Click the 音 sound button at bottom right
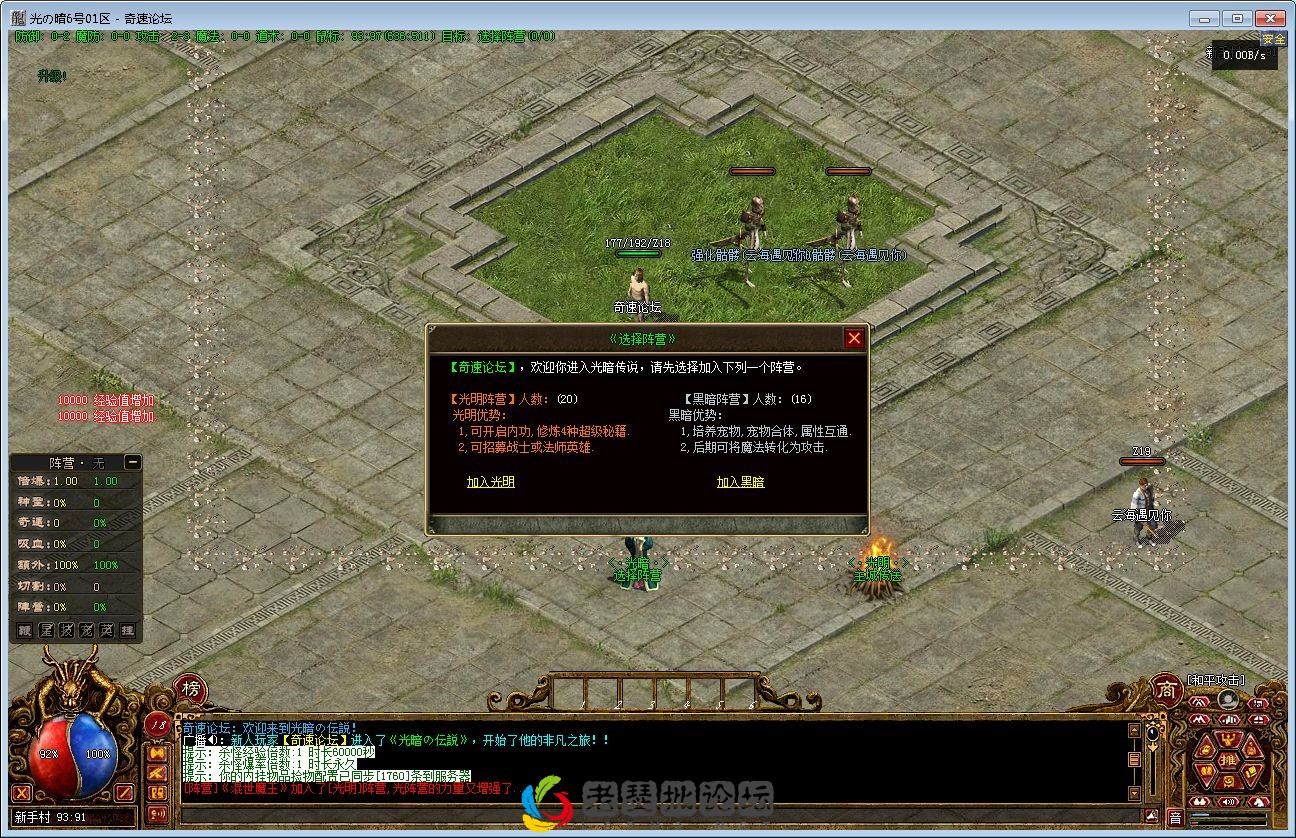Screen dimensions: 1296x838 point(1177,815)
